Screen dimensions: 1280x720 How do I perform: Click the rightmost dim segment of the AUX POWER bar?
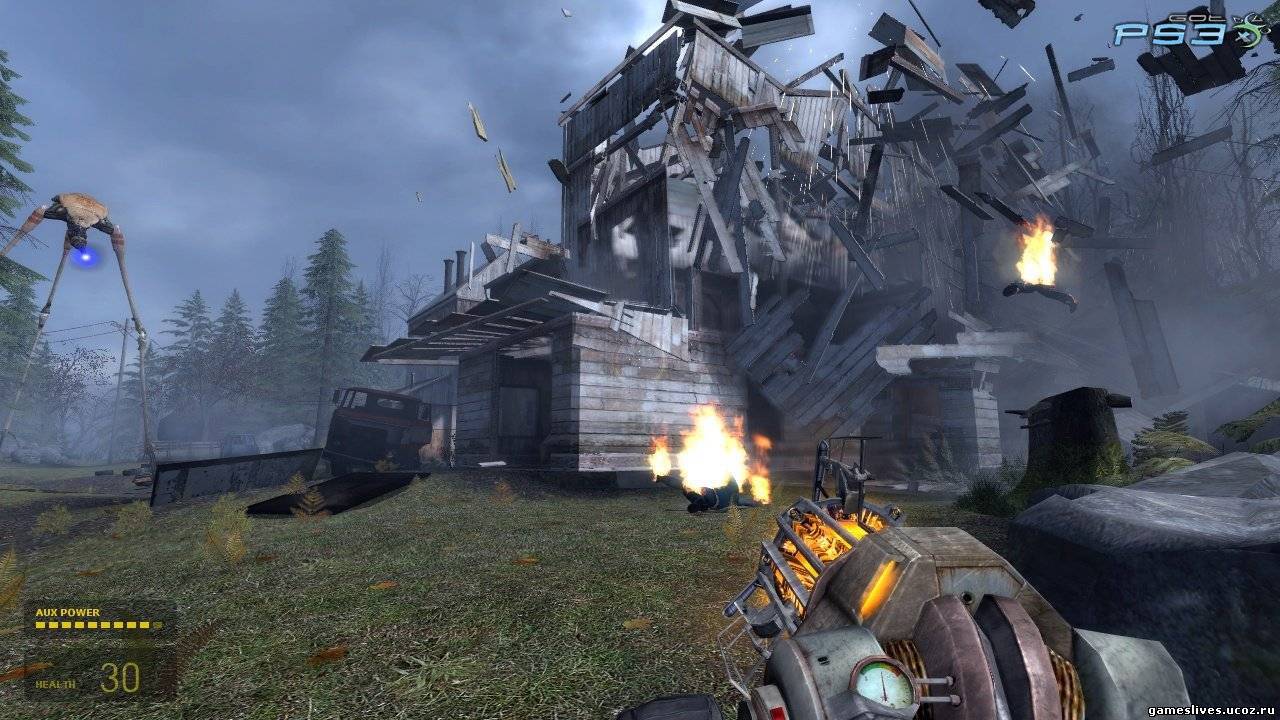coord(156,624)
